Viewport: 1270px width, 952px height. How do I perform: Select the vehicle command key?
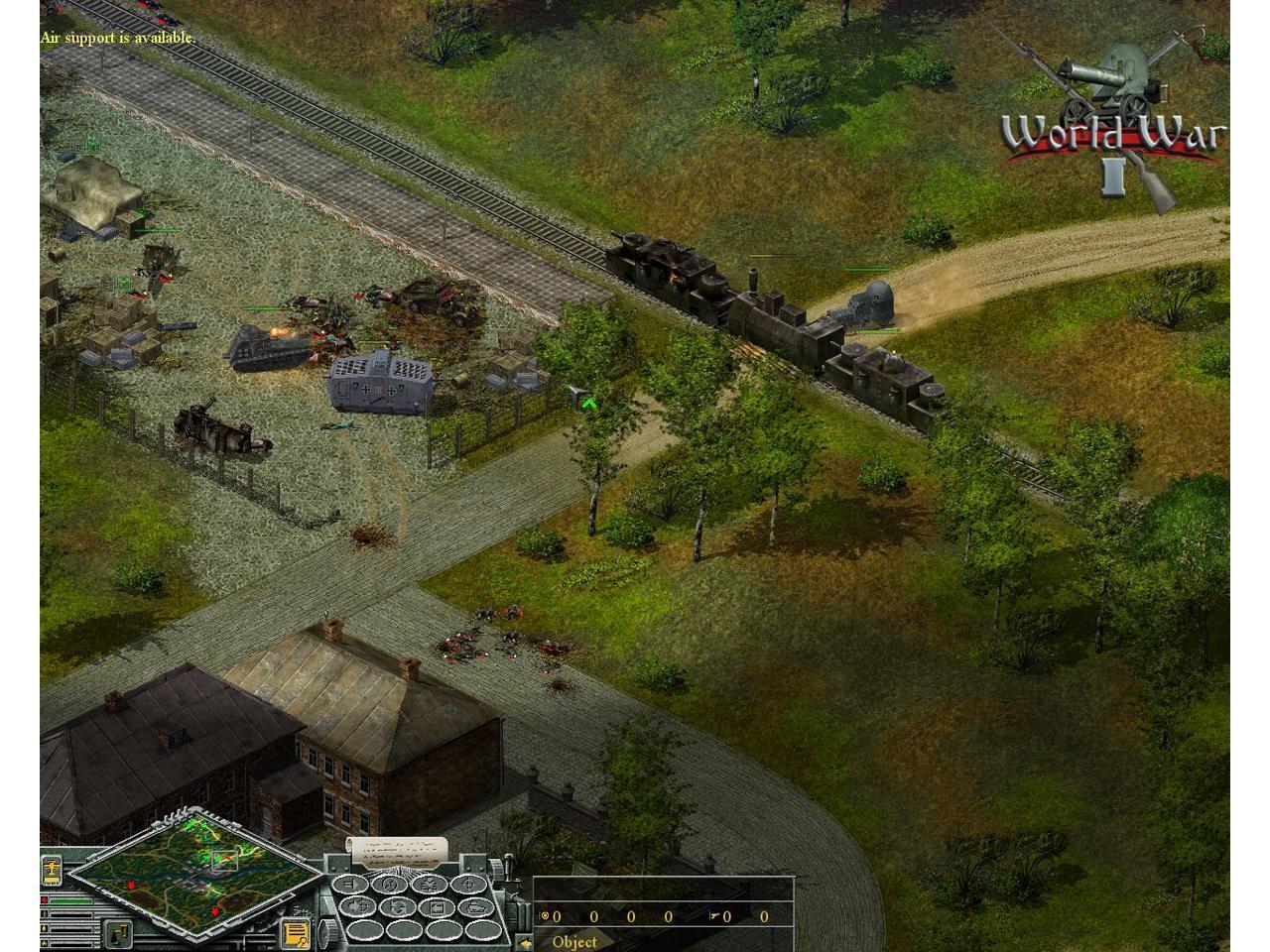click(476, 907)
